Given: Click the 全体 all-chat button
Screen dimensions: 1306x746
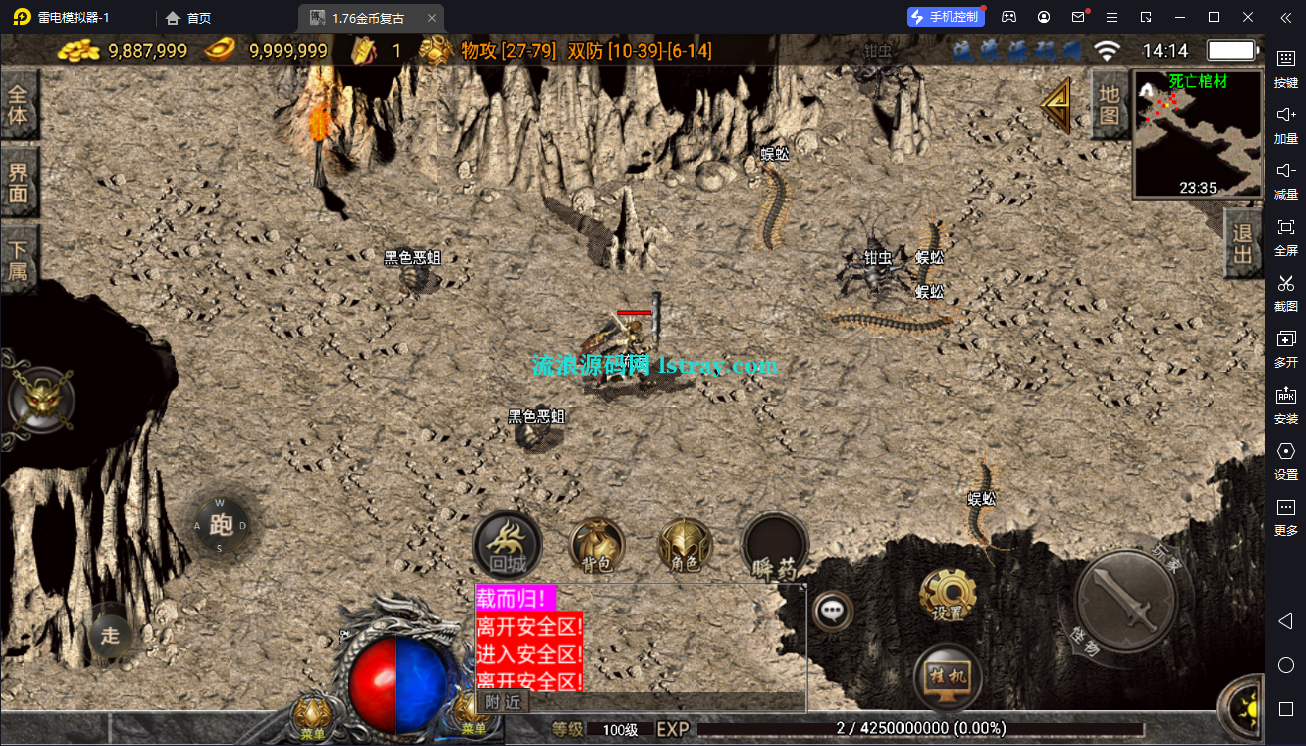Looking at the screenshot, I should (x=18, y=100).
